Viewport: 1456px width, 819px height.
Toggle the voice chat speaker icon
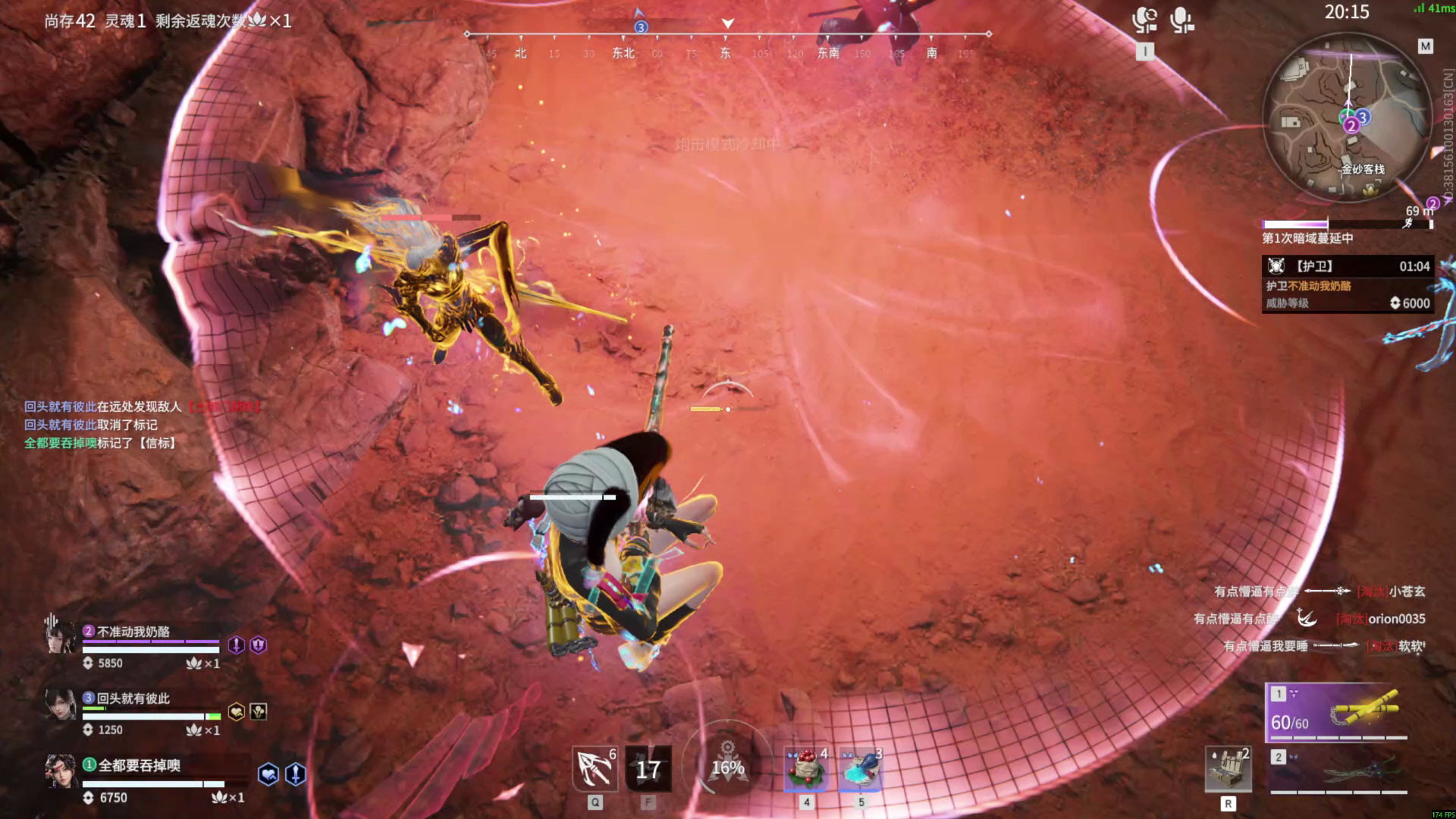coord(1144,20)
